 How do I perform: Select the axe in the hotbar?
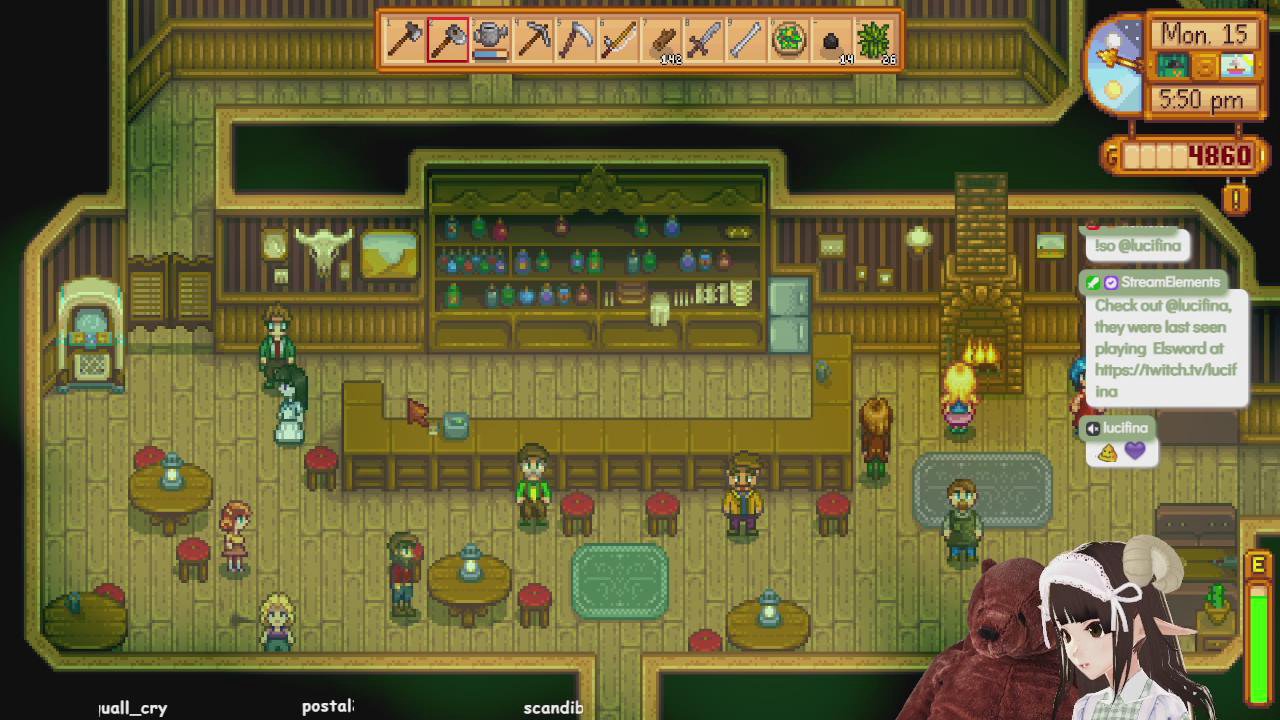click(x=405, y=41)
